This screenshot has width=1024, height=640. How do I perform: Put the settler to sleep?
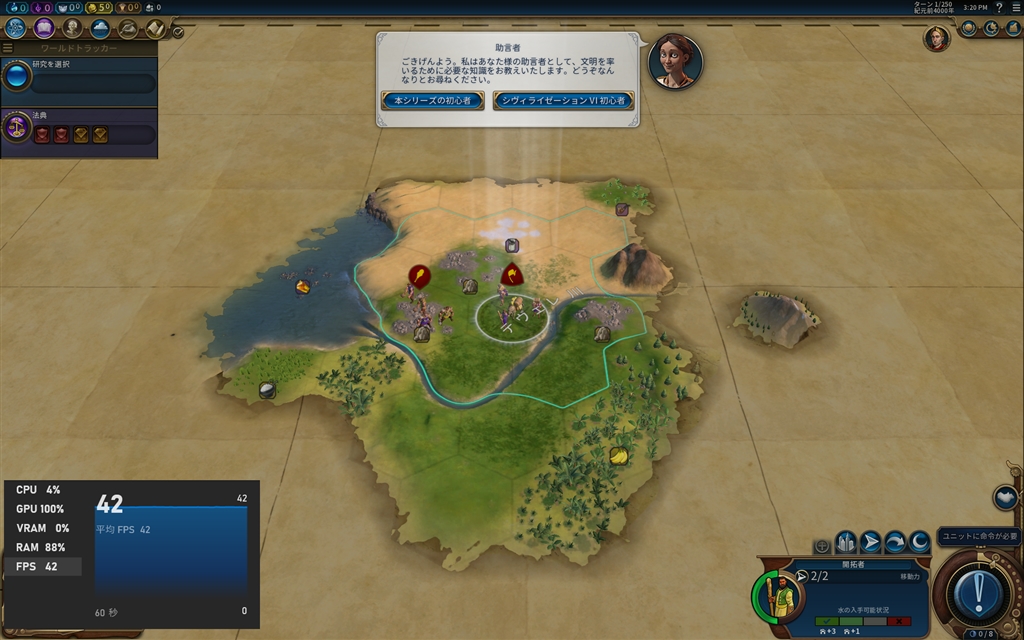pos(919,542)
